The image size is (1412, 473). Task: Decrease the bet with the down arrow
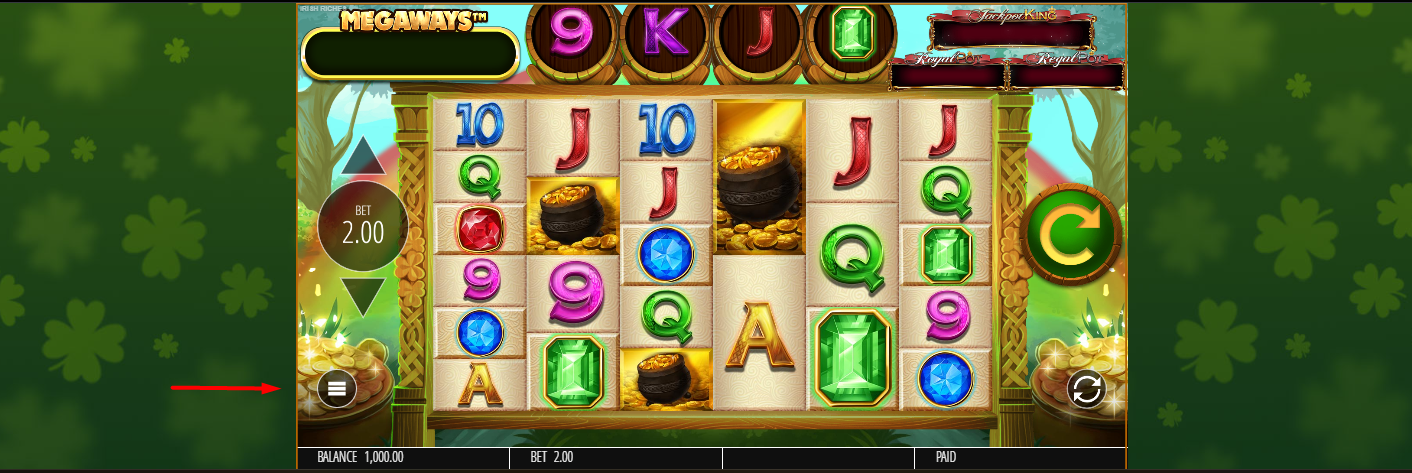pyautogui.click(x=363, y=296)
